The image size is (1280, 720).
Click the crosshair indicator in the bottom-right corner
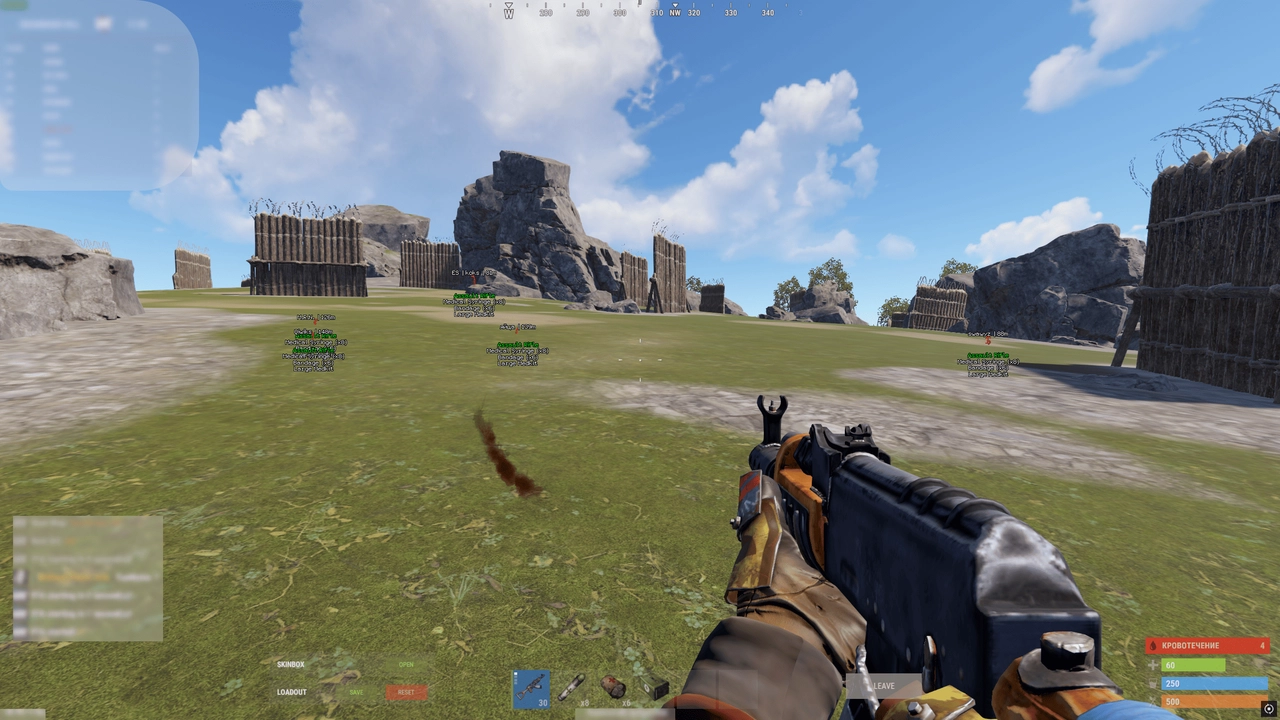click(x=1268, y=710)
